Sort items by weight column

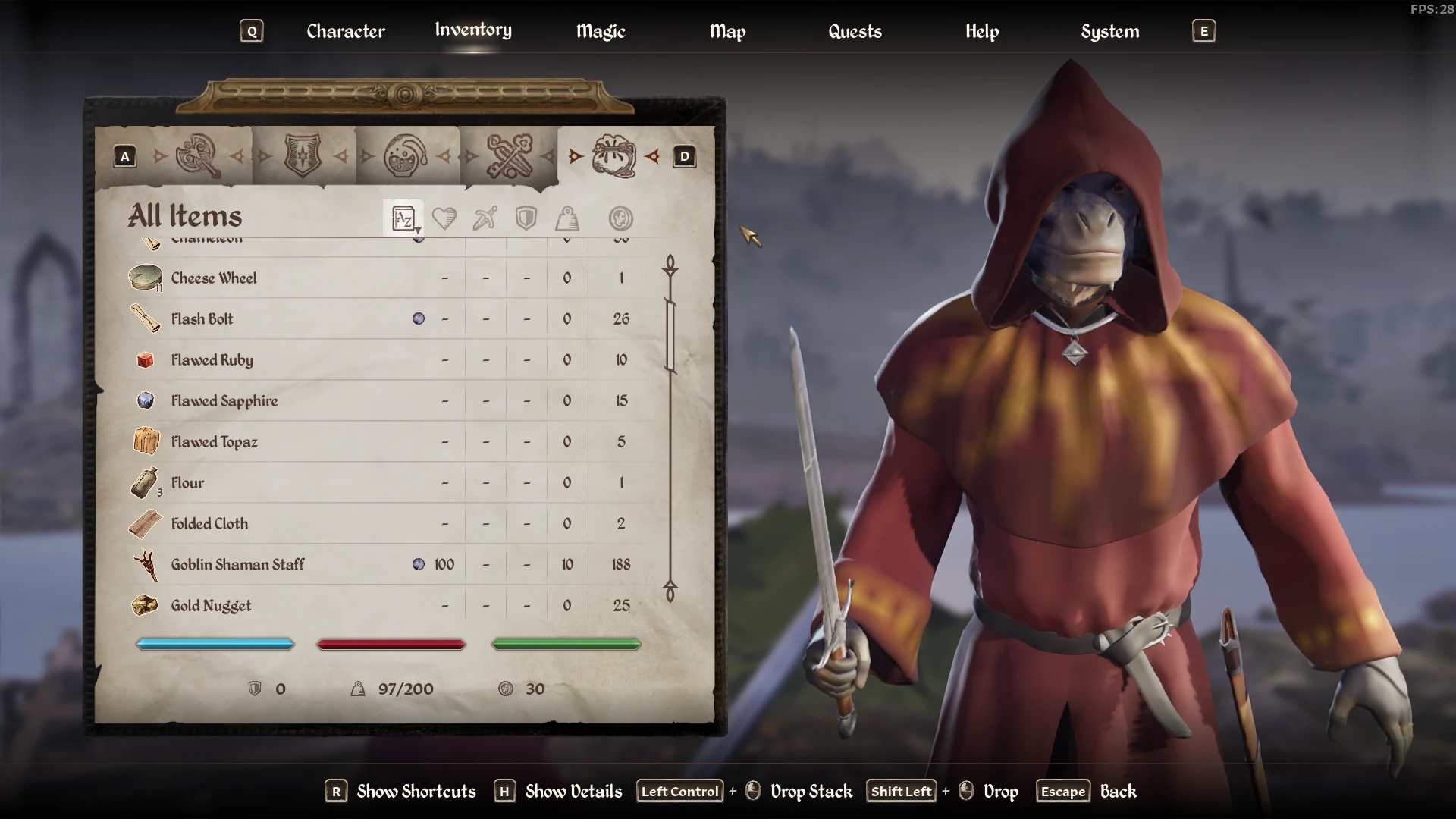pyautogui.click(x=567, y=218)
